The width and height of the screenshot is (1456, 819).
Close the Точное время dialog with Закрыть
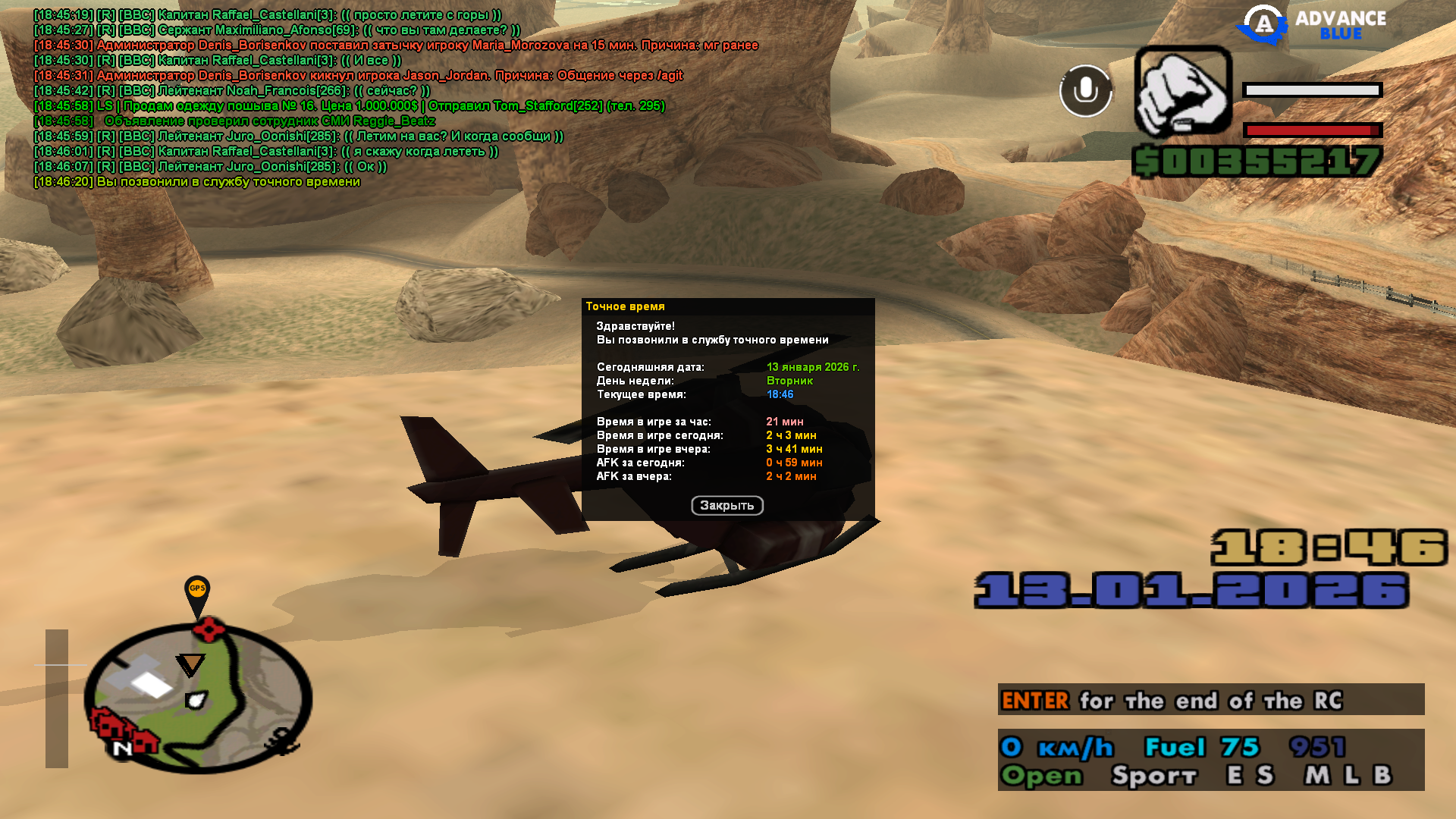726,506
